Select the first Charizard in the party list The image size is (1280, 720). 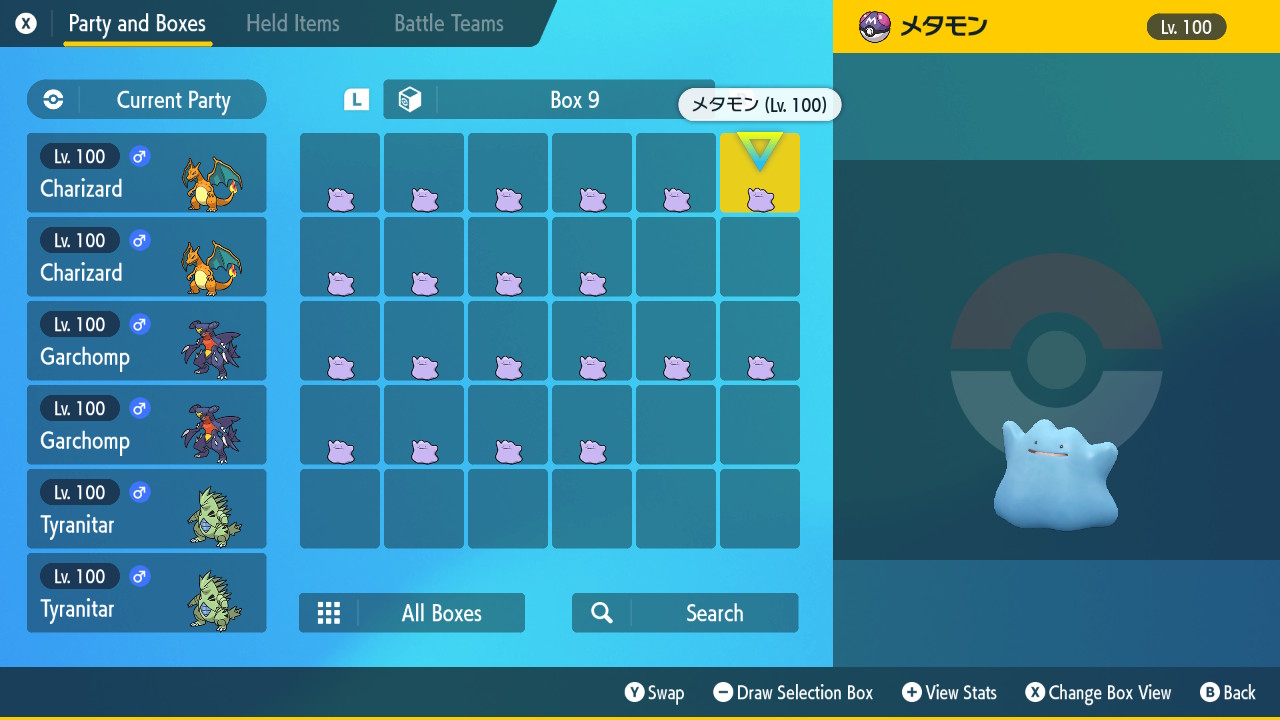(146, 172)
